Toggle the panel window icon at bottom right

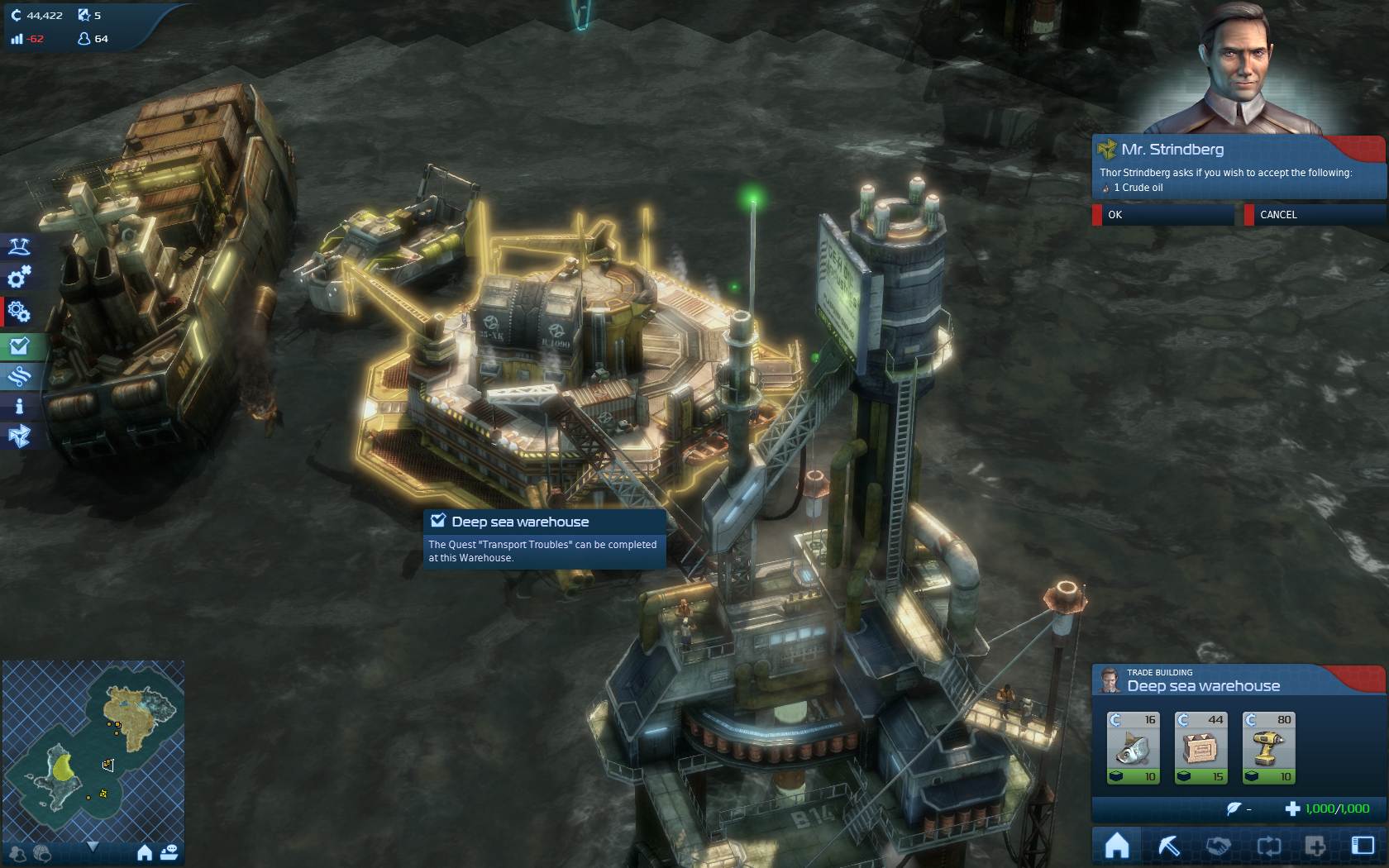click(x=1363, y=846)
